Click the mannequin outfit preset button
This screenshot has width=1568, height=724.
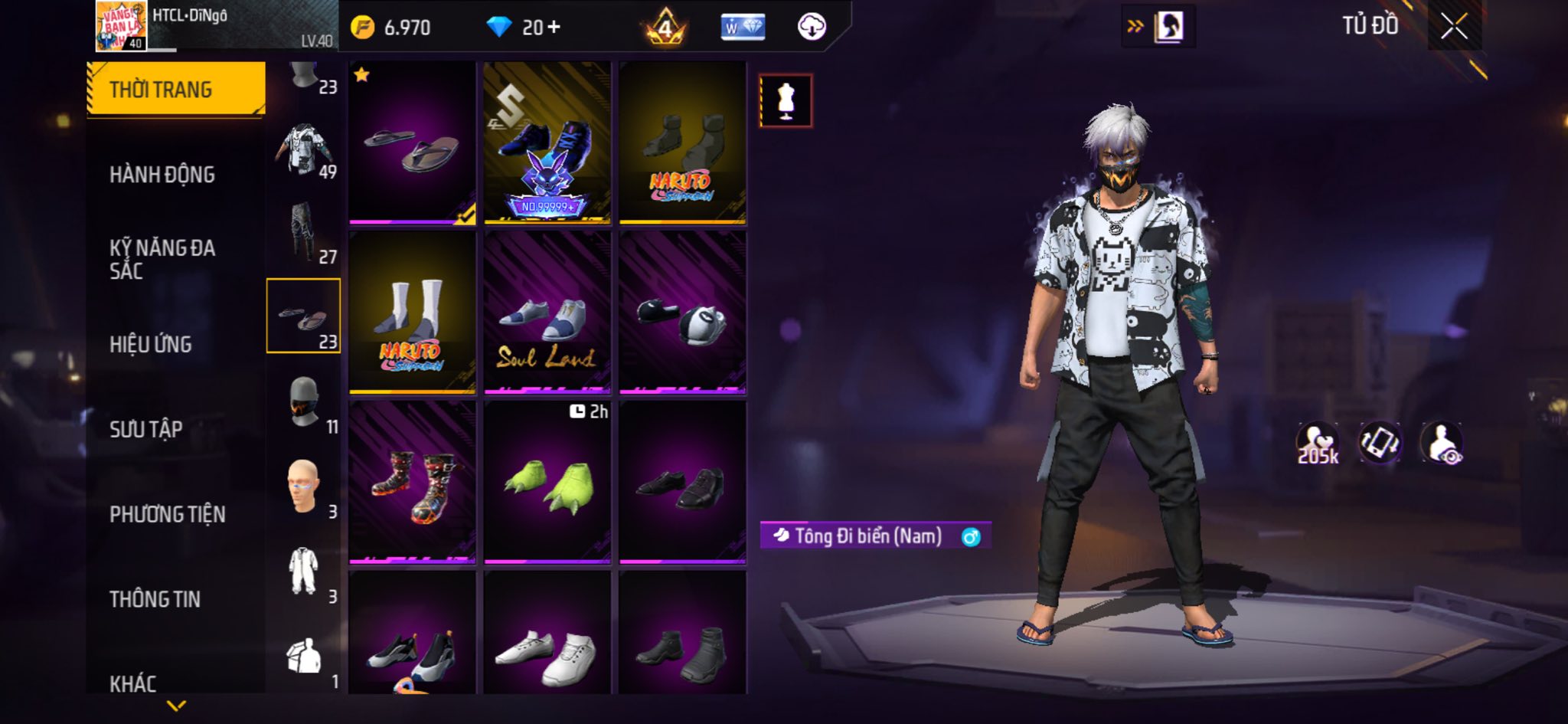[x=786, y=100]
